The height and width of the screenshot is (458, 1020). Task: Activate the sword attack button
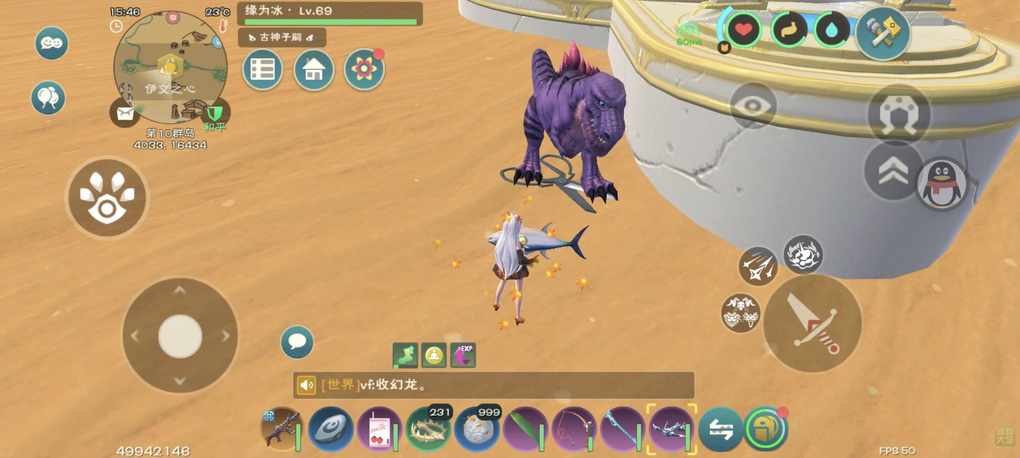[x=812, y=324]
